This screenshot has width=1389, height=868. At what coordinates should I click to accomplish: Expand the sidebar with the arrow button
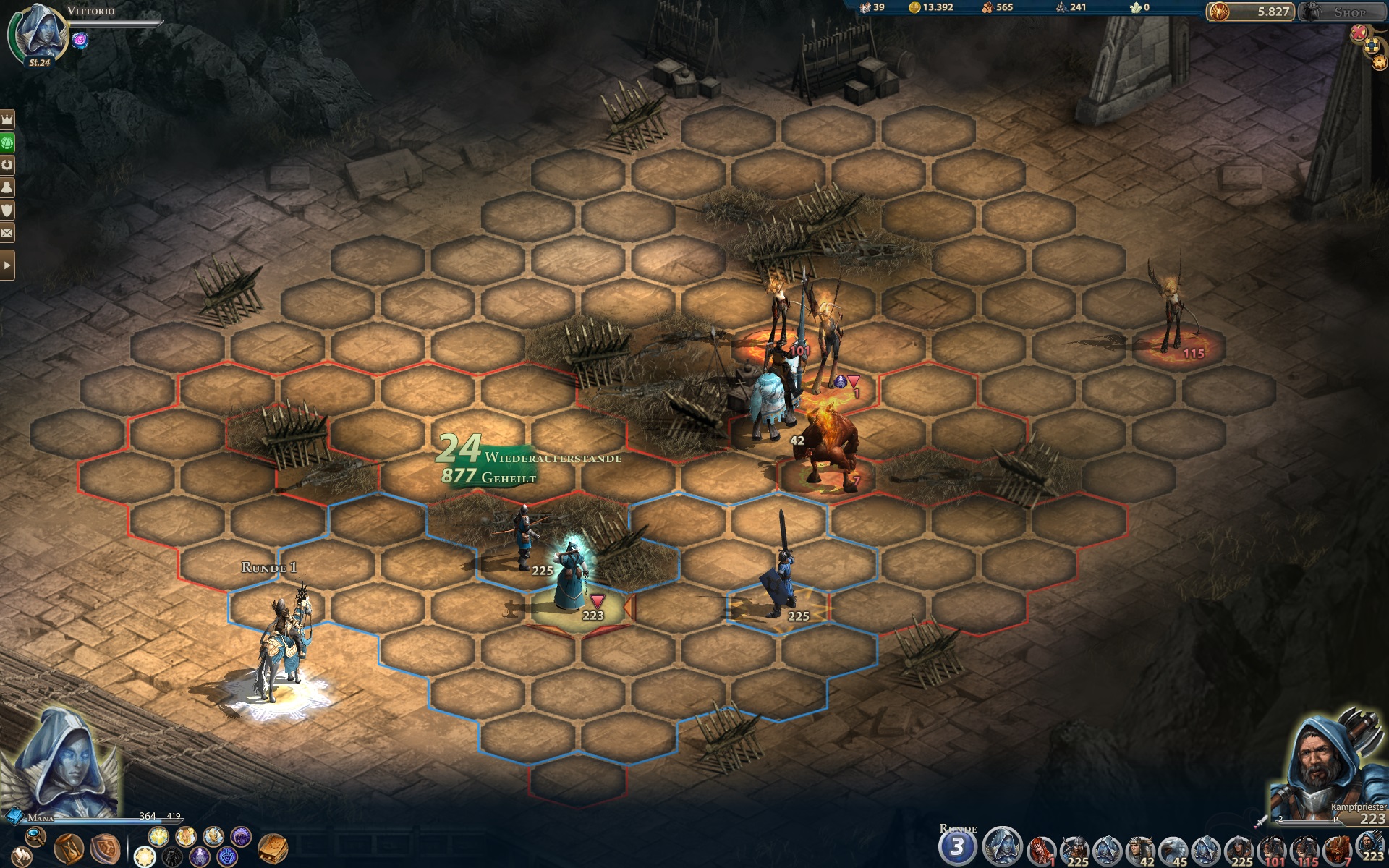click(x=7, y=265)
